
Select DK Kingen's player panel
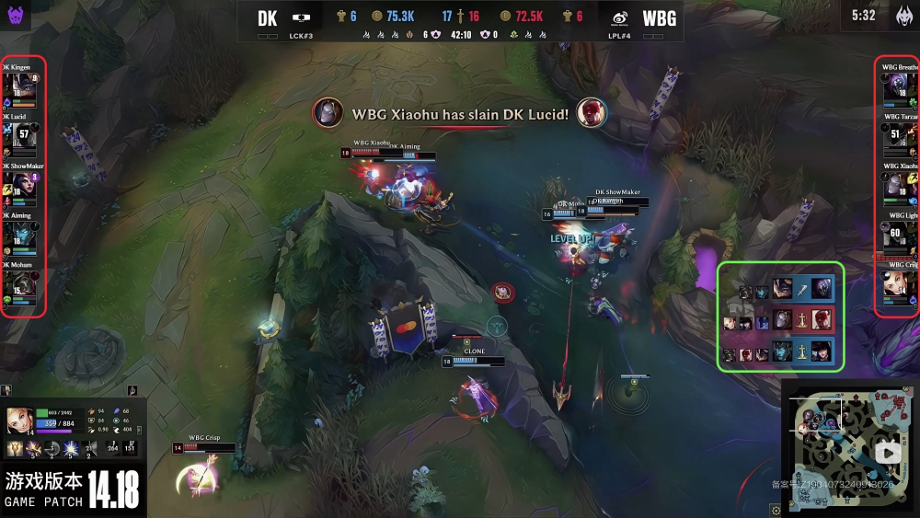22,87
